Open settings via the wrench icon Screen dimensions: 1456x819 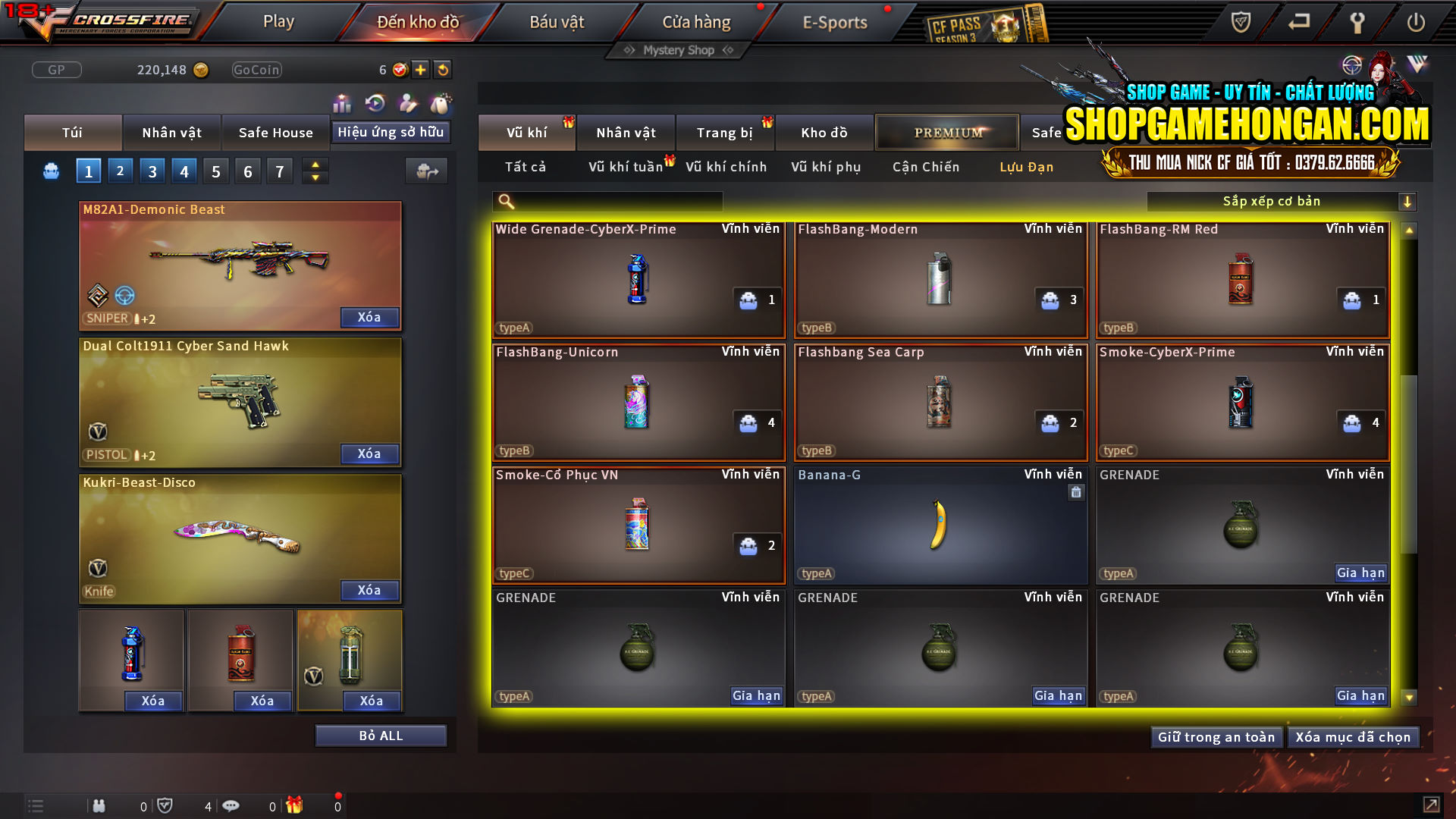point(1357,23)
